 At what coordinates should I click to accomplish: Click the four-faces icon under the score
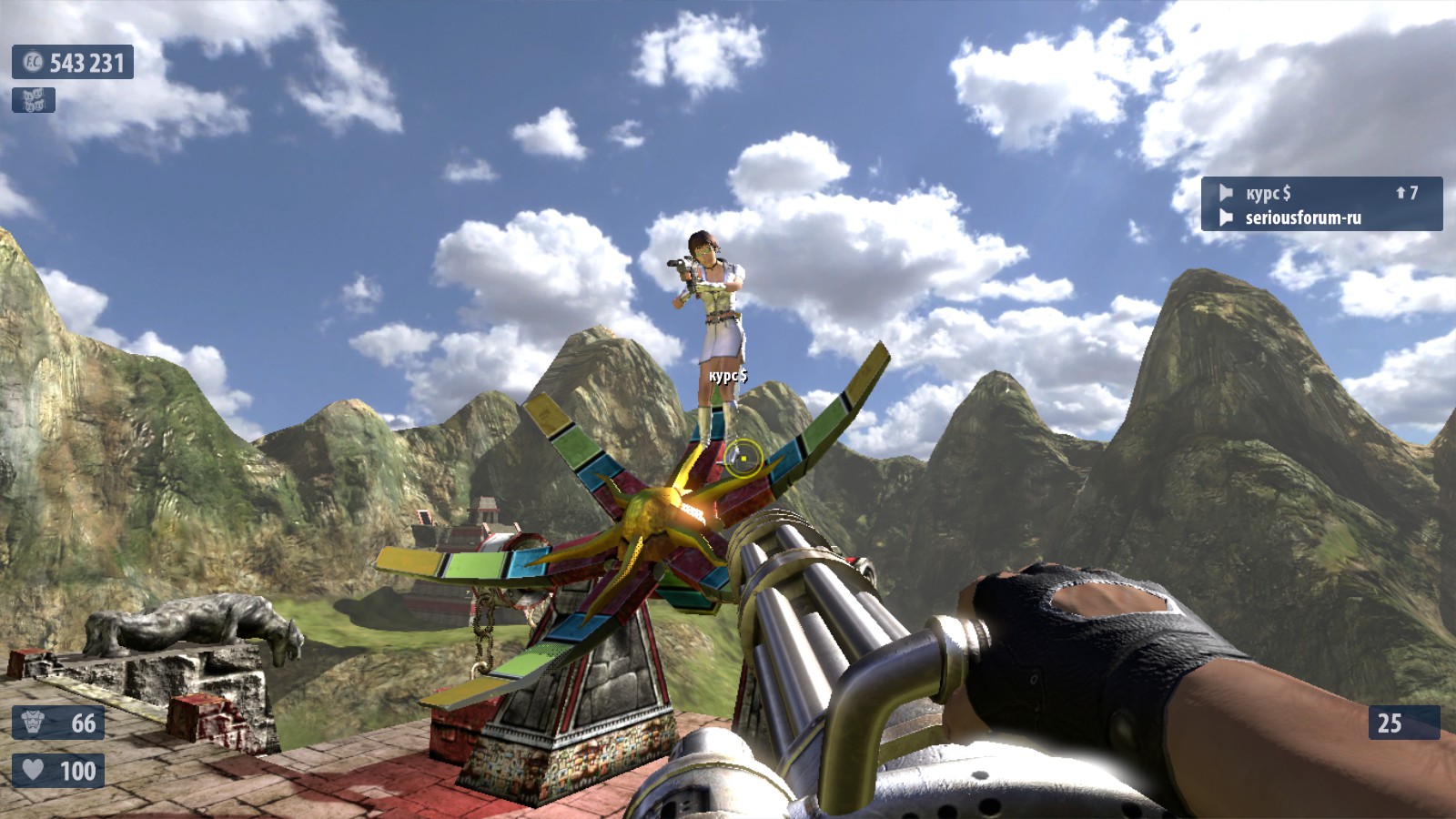[x=34, y=100]
